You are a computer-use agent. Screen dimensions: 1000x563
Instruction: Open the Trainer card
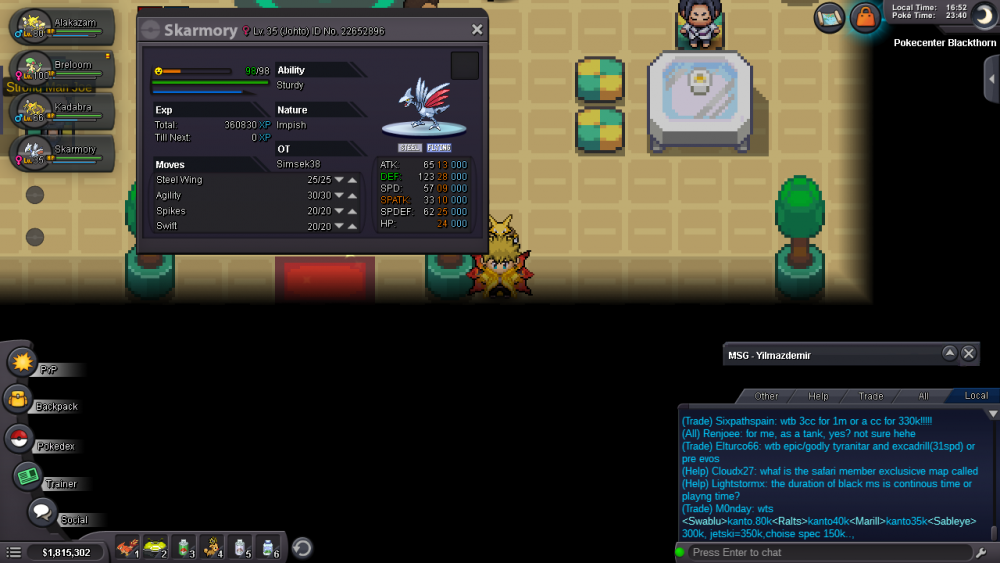pos(27,476)
